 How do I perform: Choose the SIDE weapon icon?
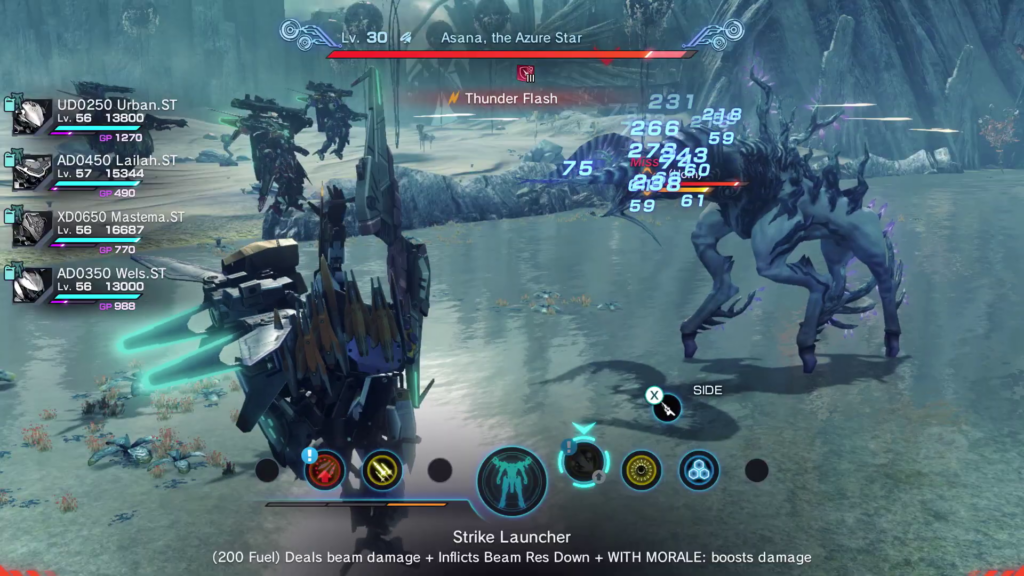pos(667,406)
